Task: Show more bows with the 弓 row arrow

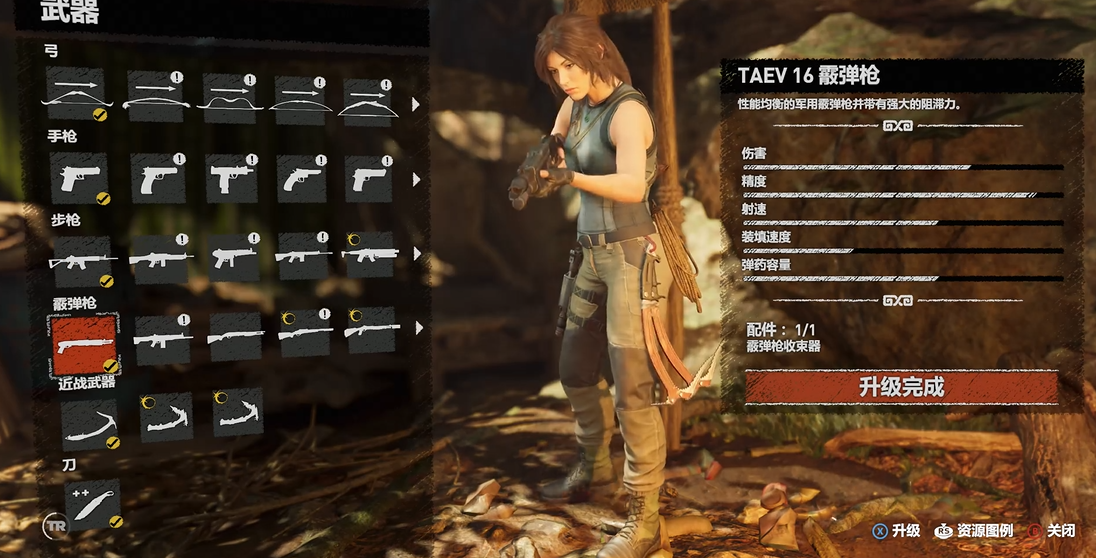Action: pyautogui.click(x=416, y=103)
